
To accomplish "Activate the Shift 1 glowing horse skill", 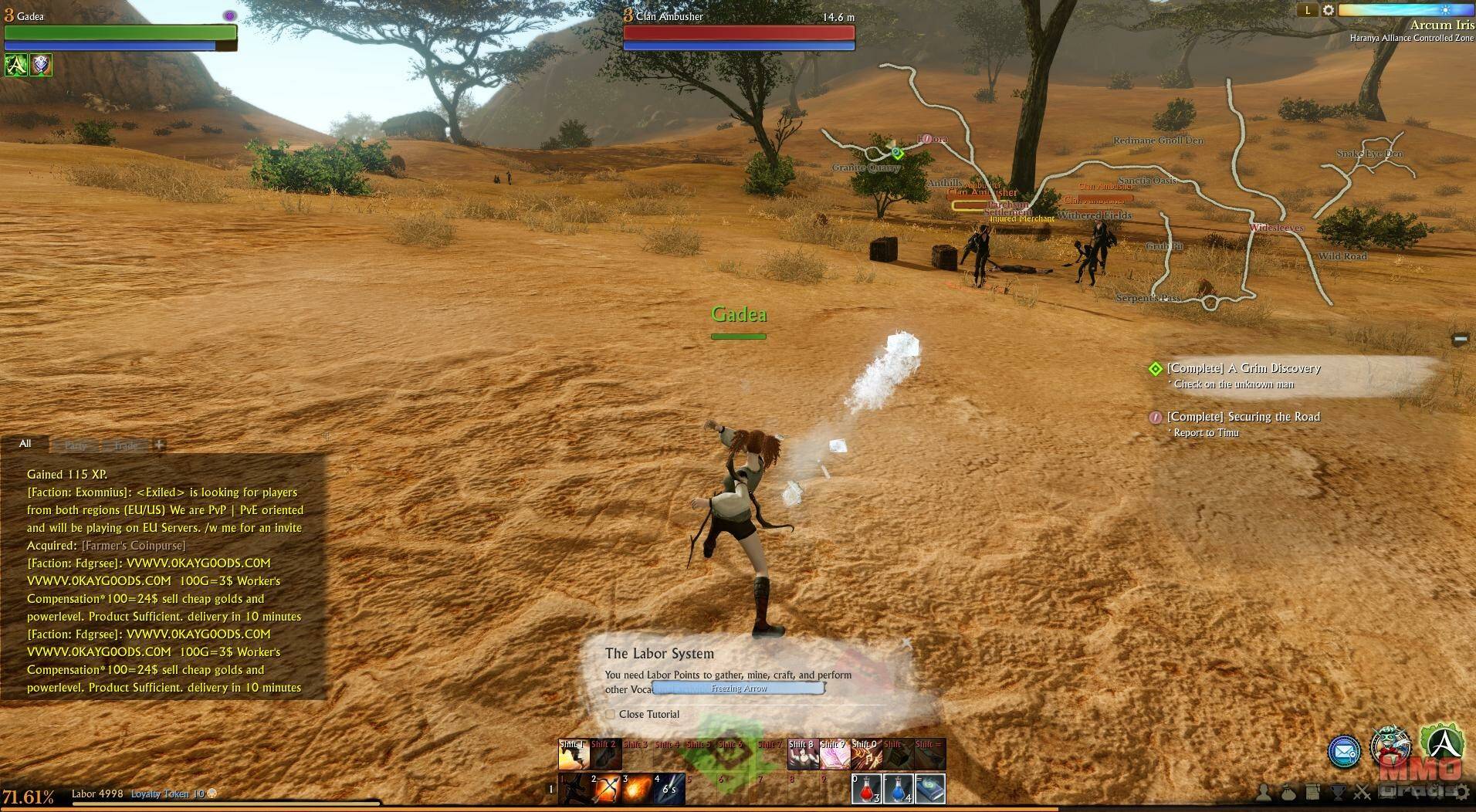I will 574,755.
